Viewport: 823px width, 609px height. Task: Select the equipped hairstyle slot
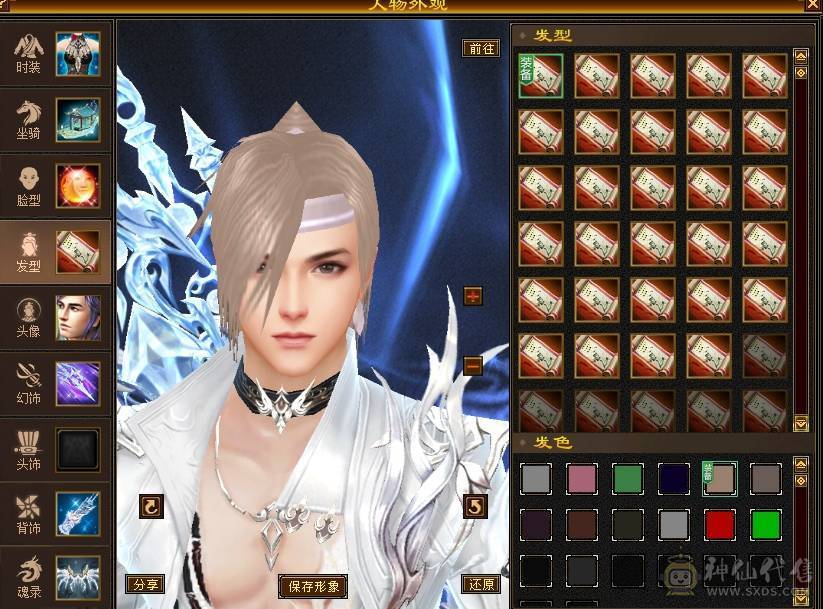point(540,76)
